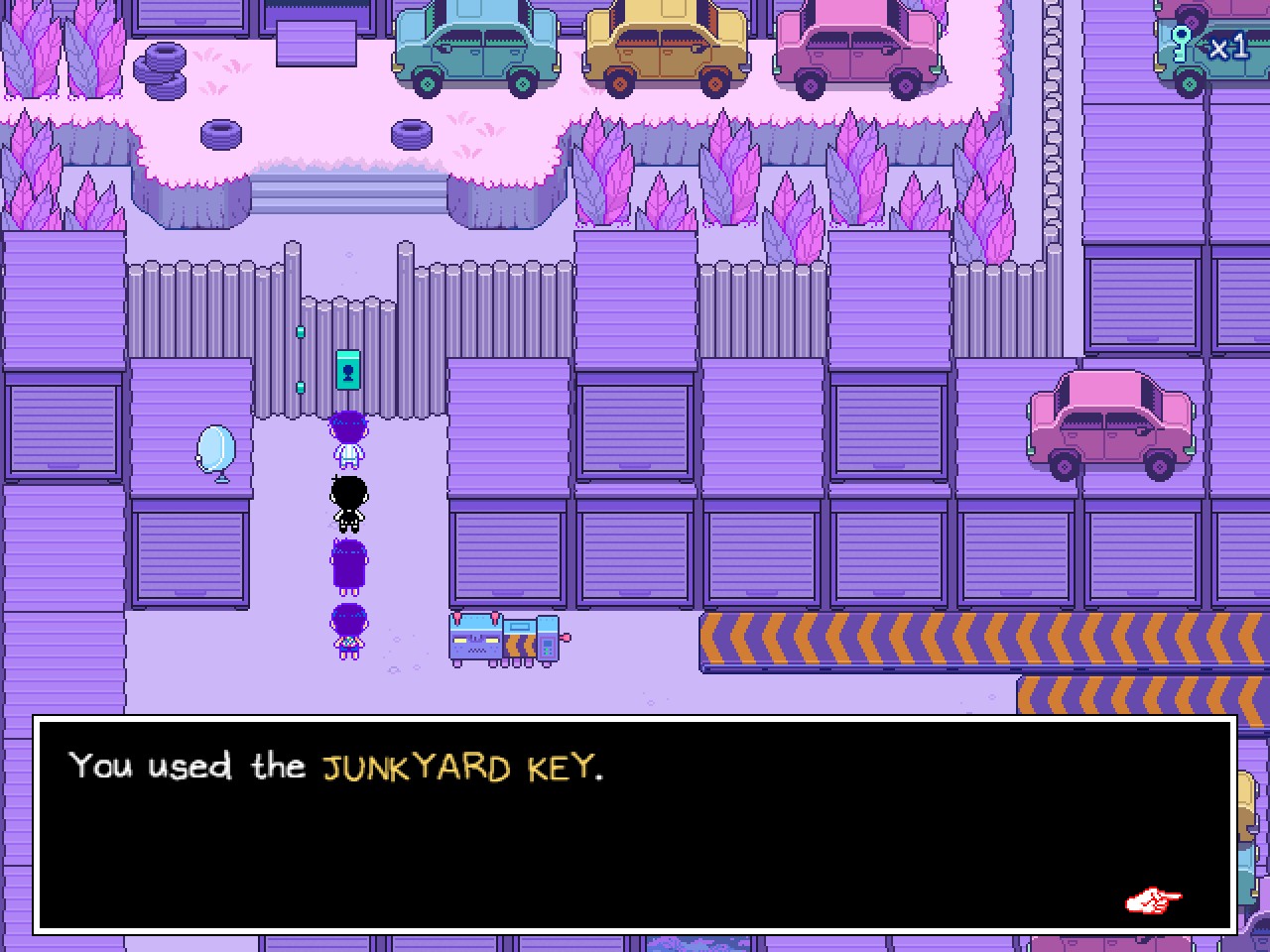Click OMORI, the black-haired character
Image resolution: width=1270 pixels, height=952 pixels.
(x=349, y=501)
